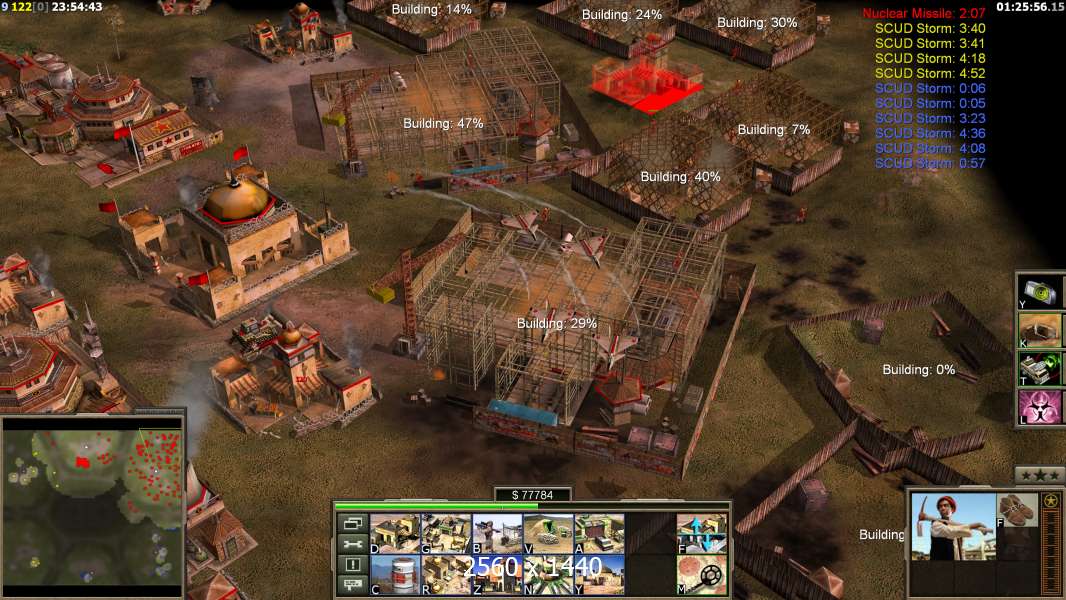Activate the mine-clearing detector command
The width and height of the screenshot is (1066, 600).
[x=701, y=574]
